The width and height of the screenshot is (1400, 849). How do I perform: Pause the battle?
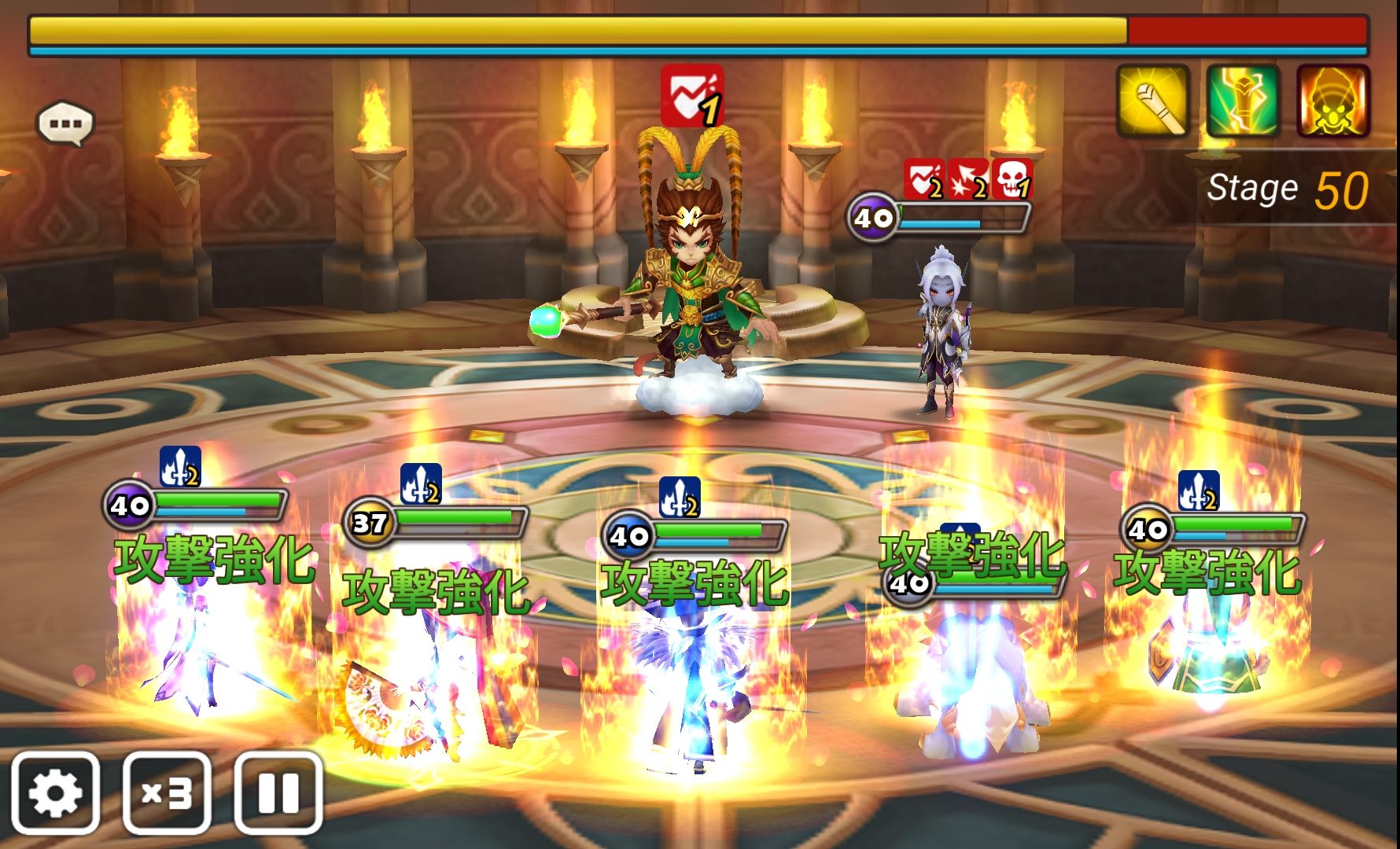click(x=278, y=792)
